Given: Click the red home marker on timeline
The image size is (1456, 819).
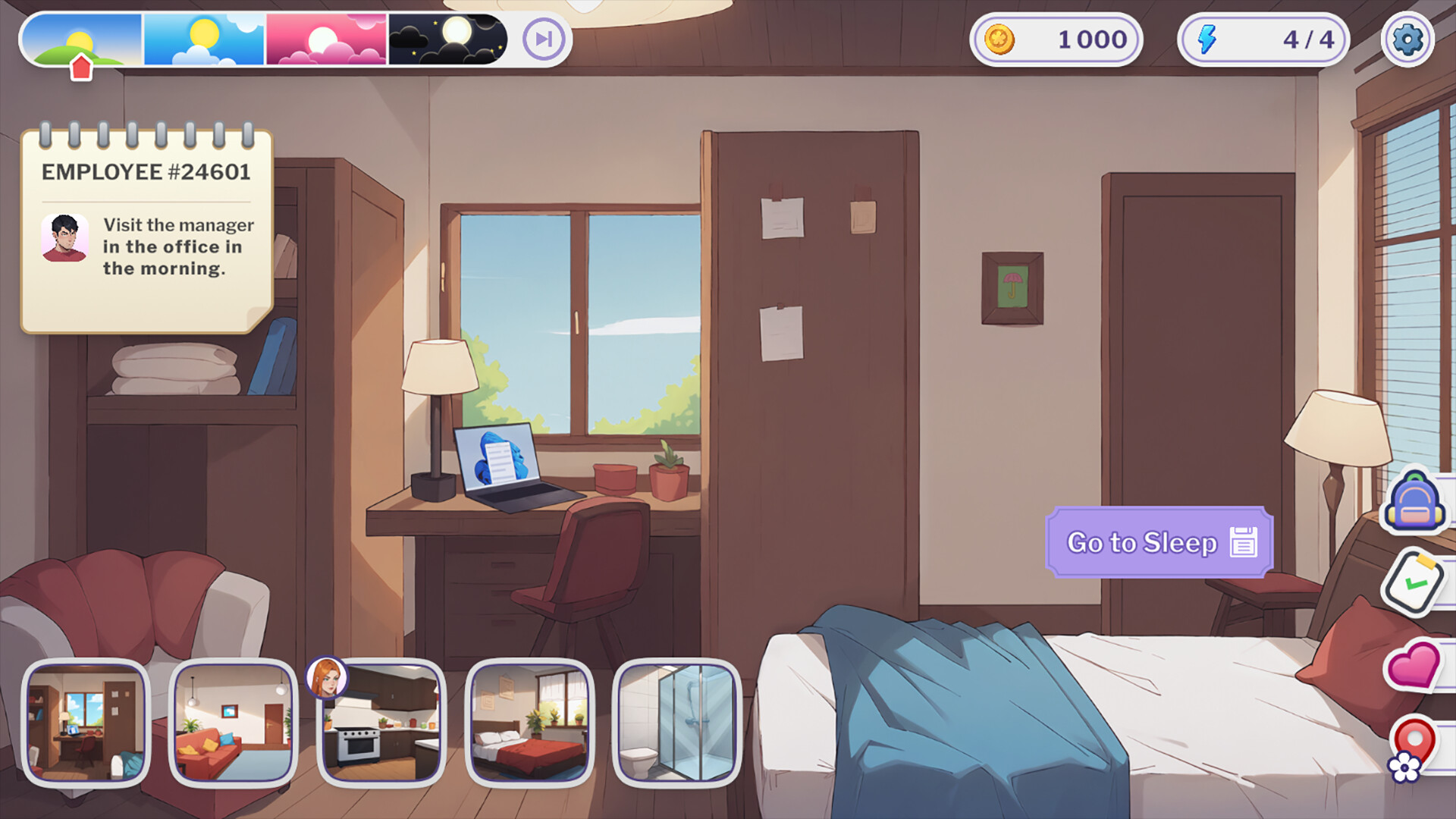Looking at the screenshot, I should [x=81, y=65].
